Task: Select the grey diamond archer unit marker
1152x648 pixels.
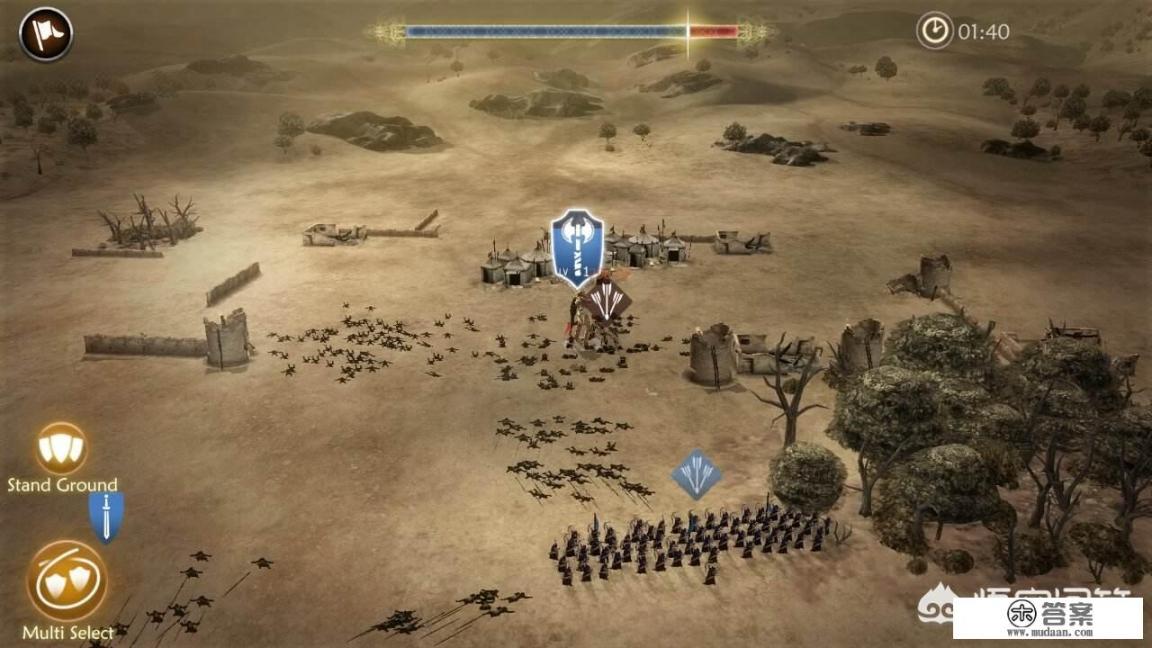Action: [x=697, y=474]
